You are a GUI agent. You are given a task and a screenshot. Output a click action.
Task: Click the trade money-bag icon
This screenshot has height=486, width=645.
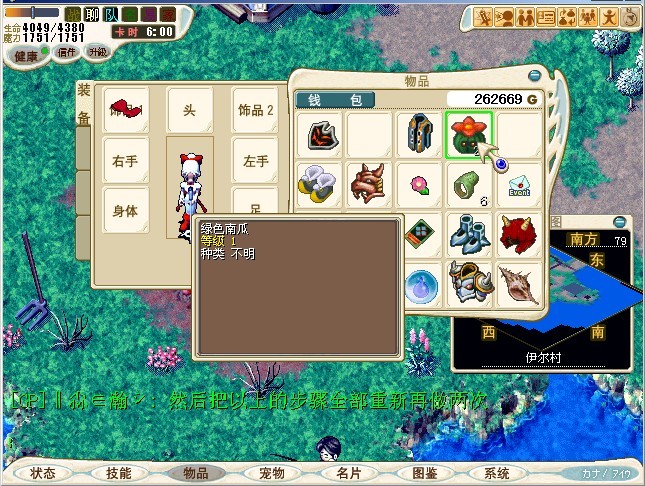[568, 17]
